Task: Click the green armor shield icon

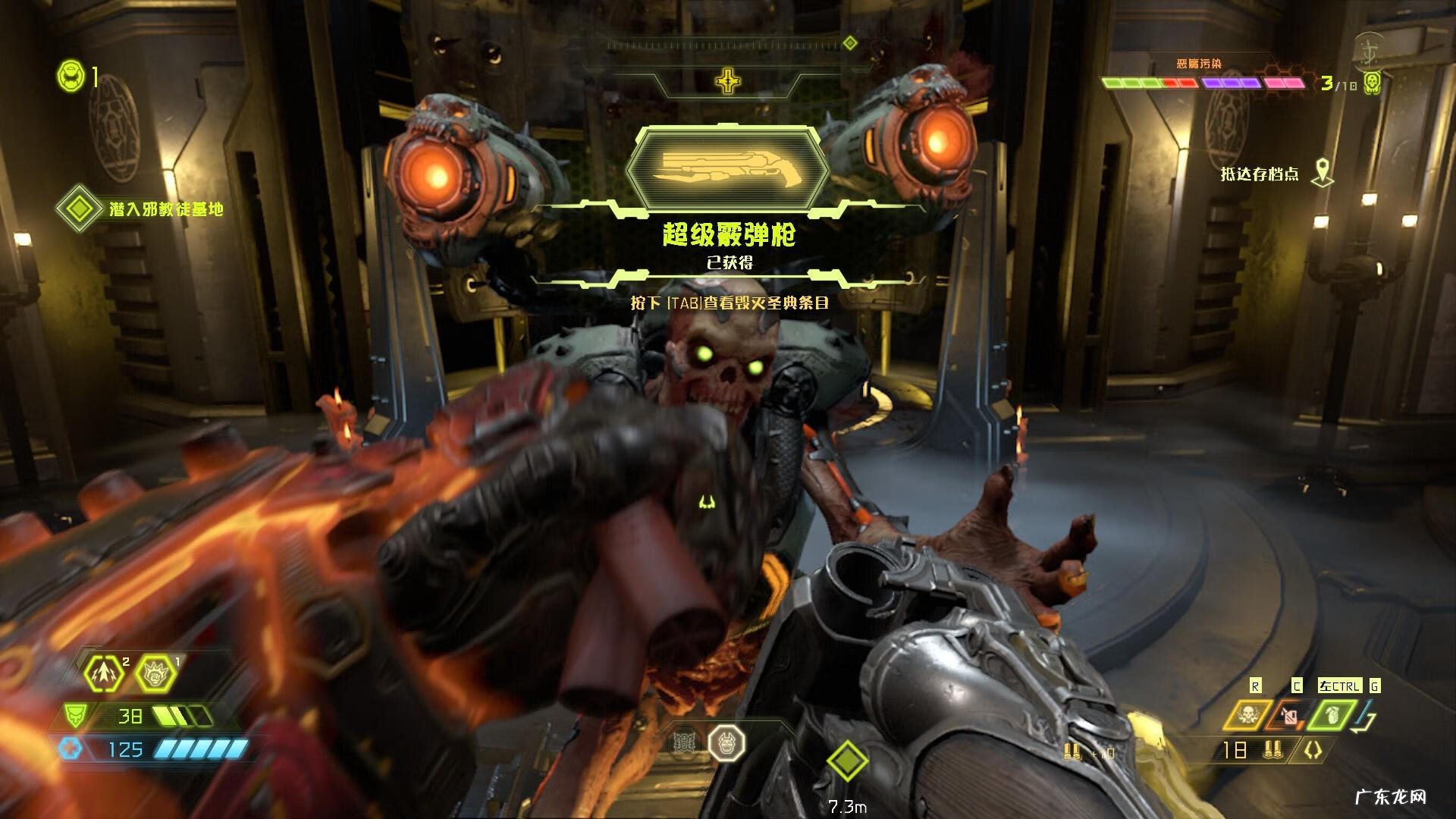Action: click(x=76, y=715)
